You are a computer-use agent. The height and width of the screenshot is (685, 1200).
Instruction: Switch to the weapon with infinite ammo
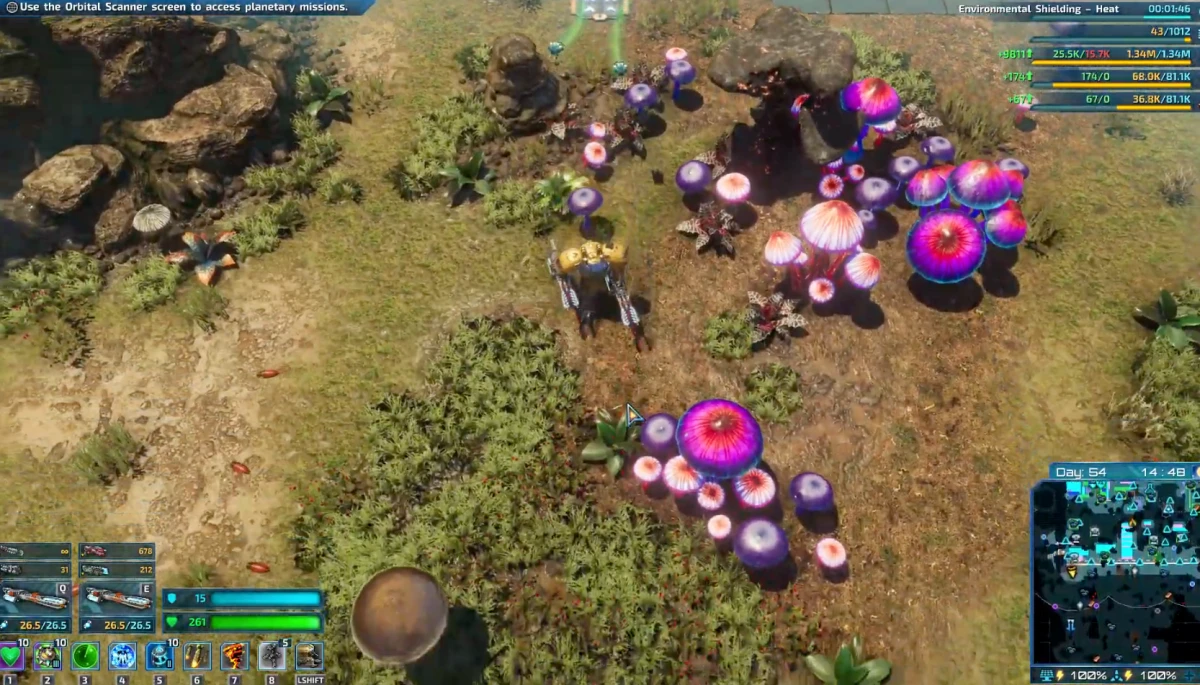(x=35, y=551)
